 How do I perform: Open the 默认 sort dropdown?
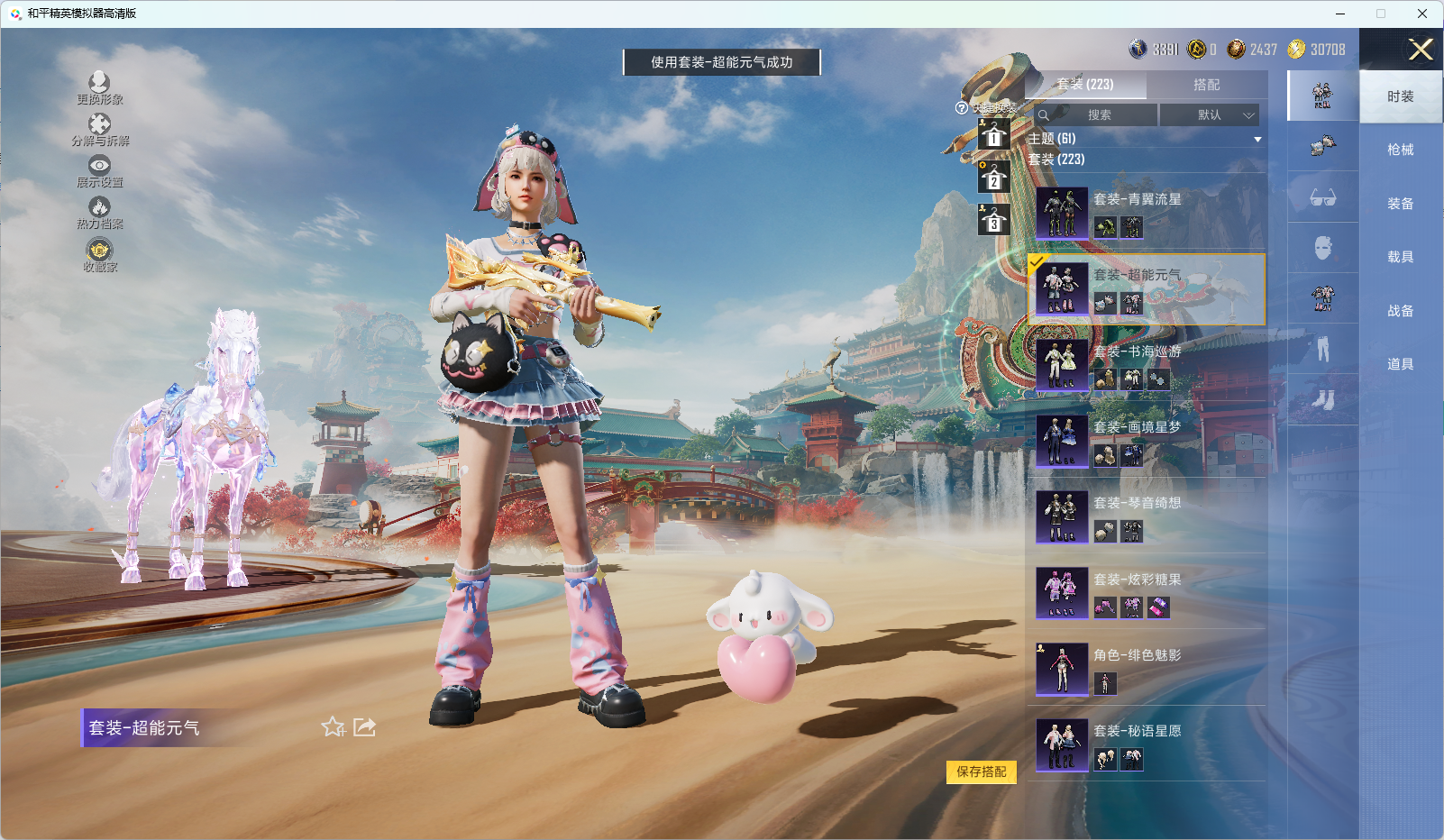pos(1209,115)
